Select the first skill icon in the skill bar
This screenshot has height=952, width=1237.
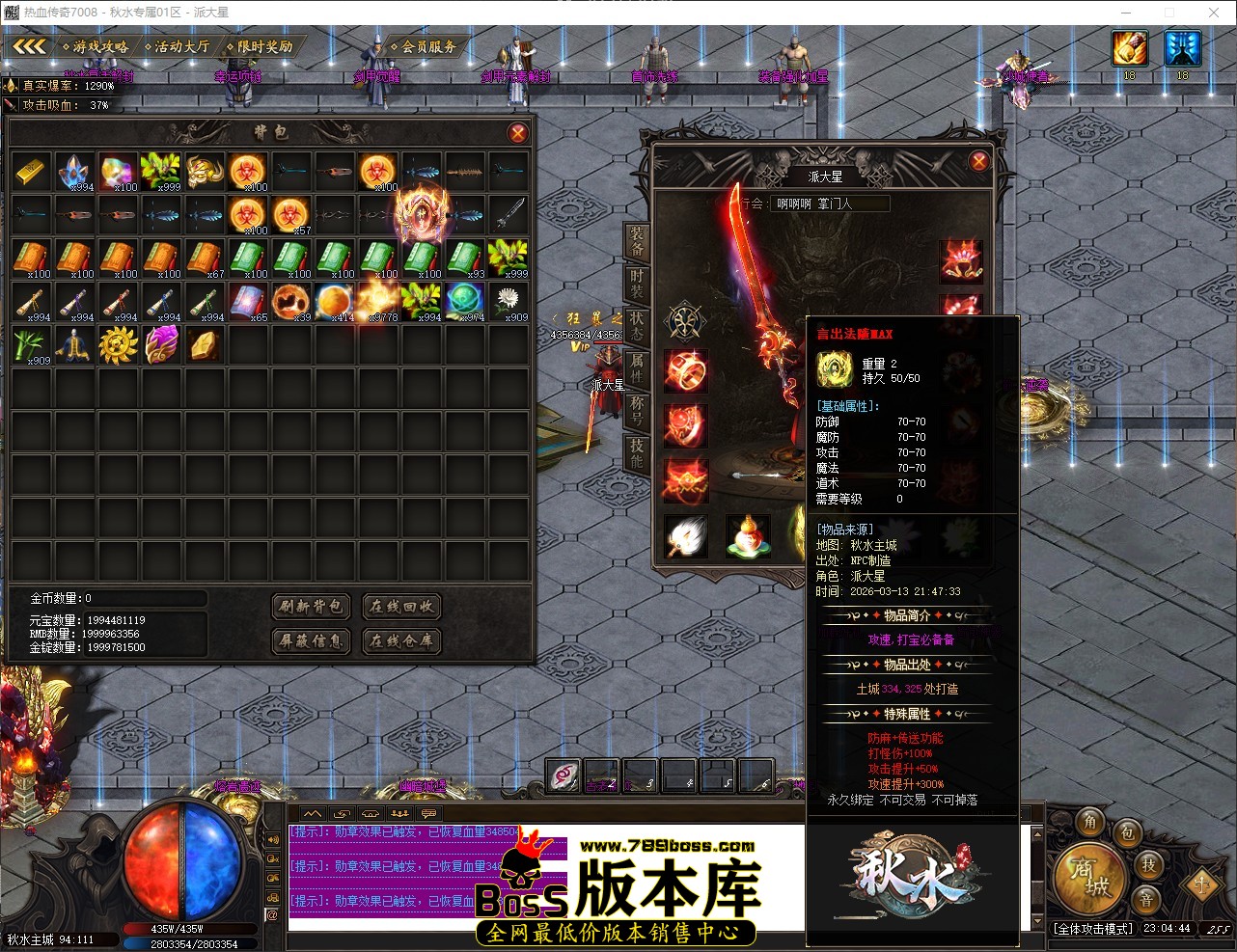[x=564, y=776]
